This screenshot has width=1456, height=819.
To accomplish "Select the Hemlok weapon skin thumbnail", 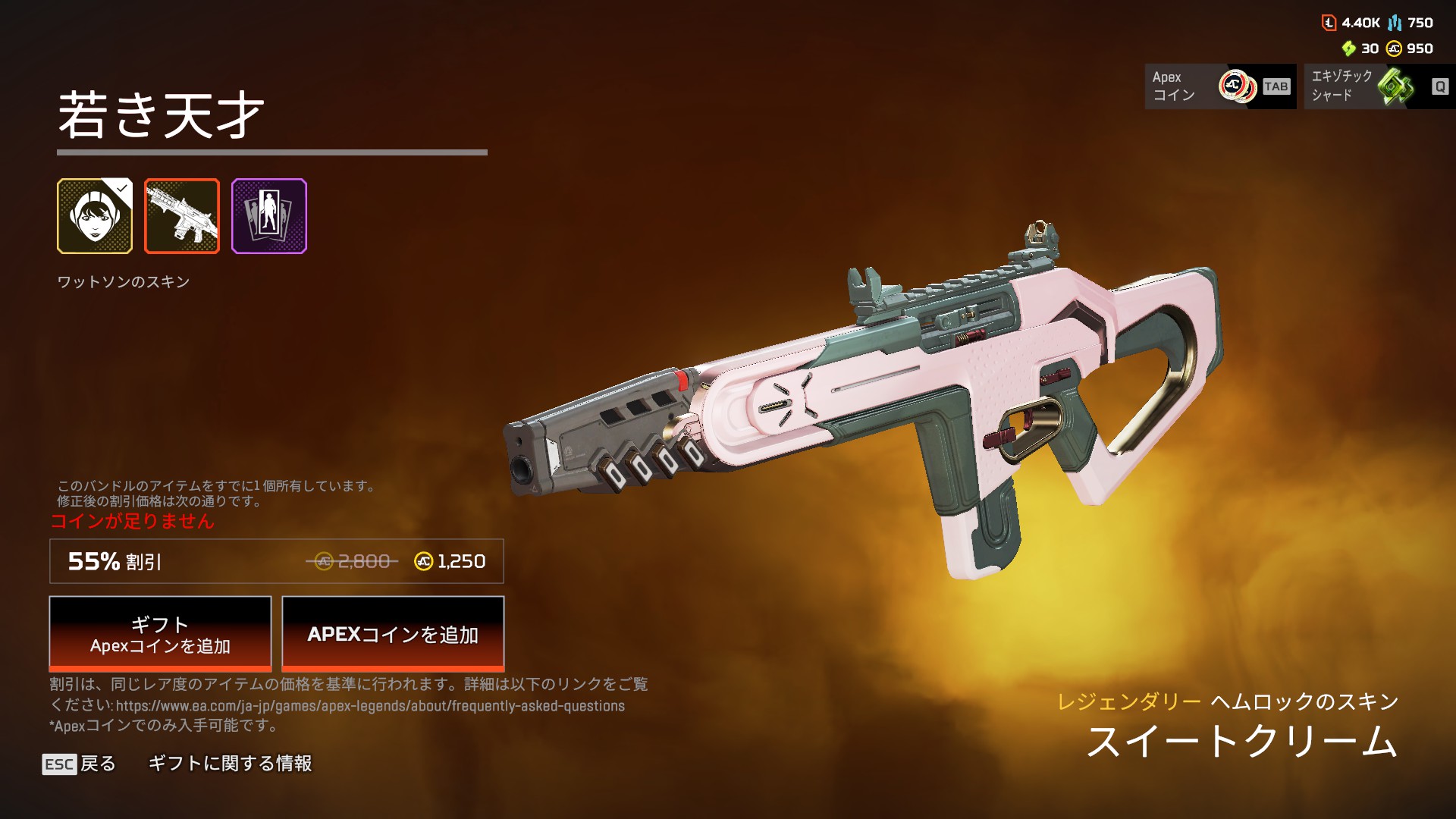I will [182, 216].
